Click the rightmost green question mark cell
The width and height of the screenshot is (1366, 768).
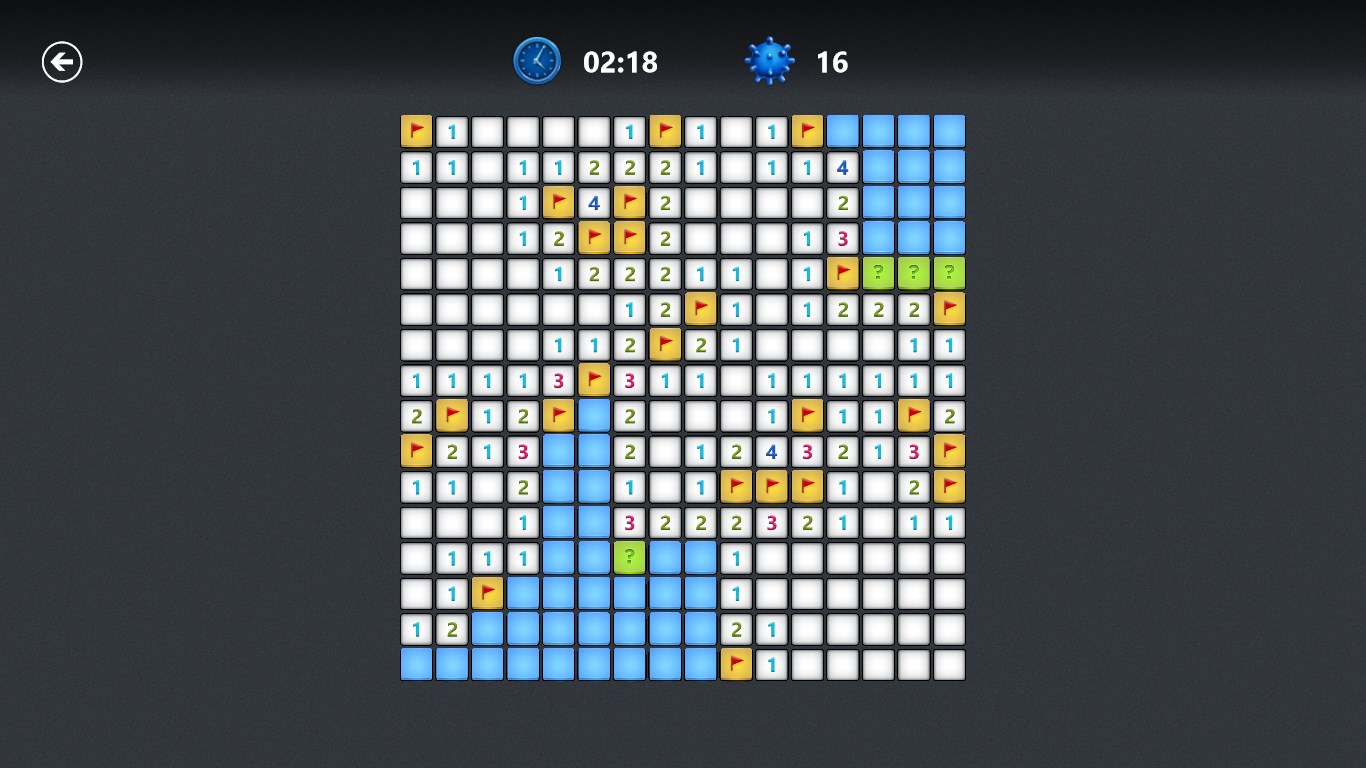949,272
